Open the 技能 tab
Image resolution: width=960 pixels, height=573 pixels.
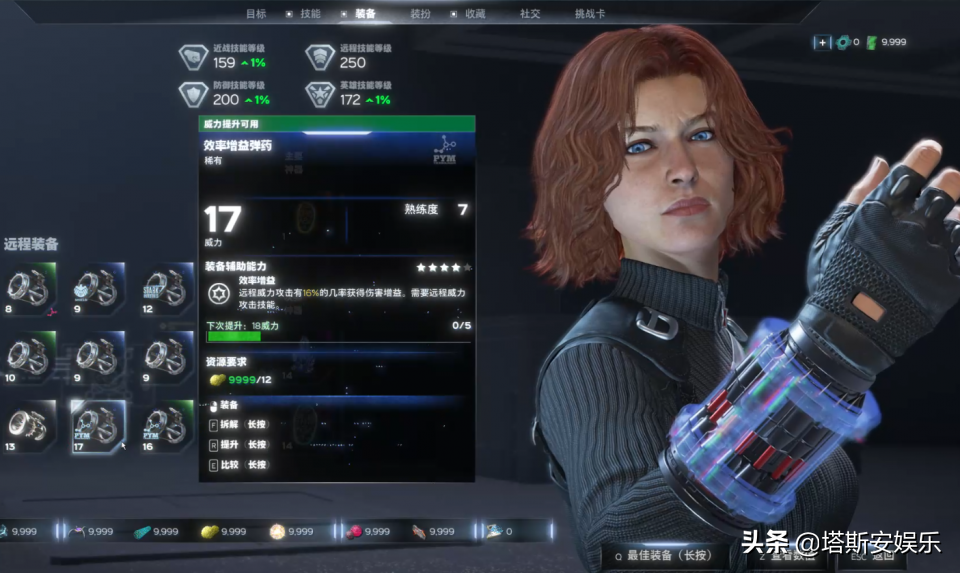click(x=310, y=14)
